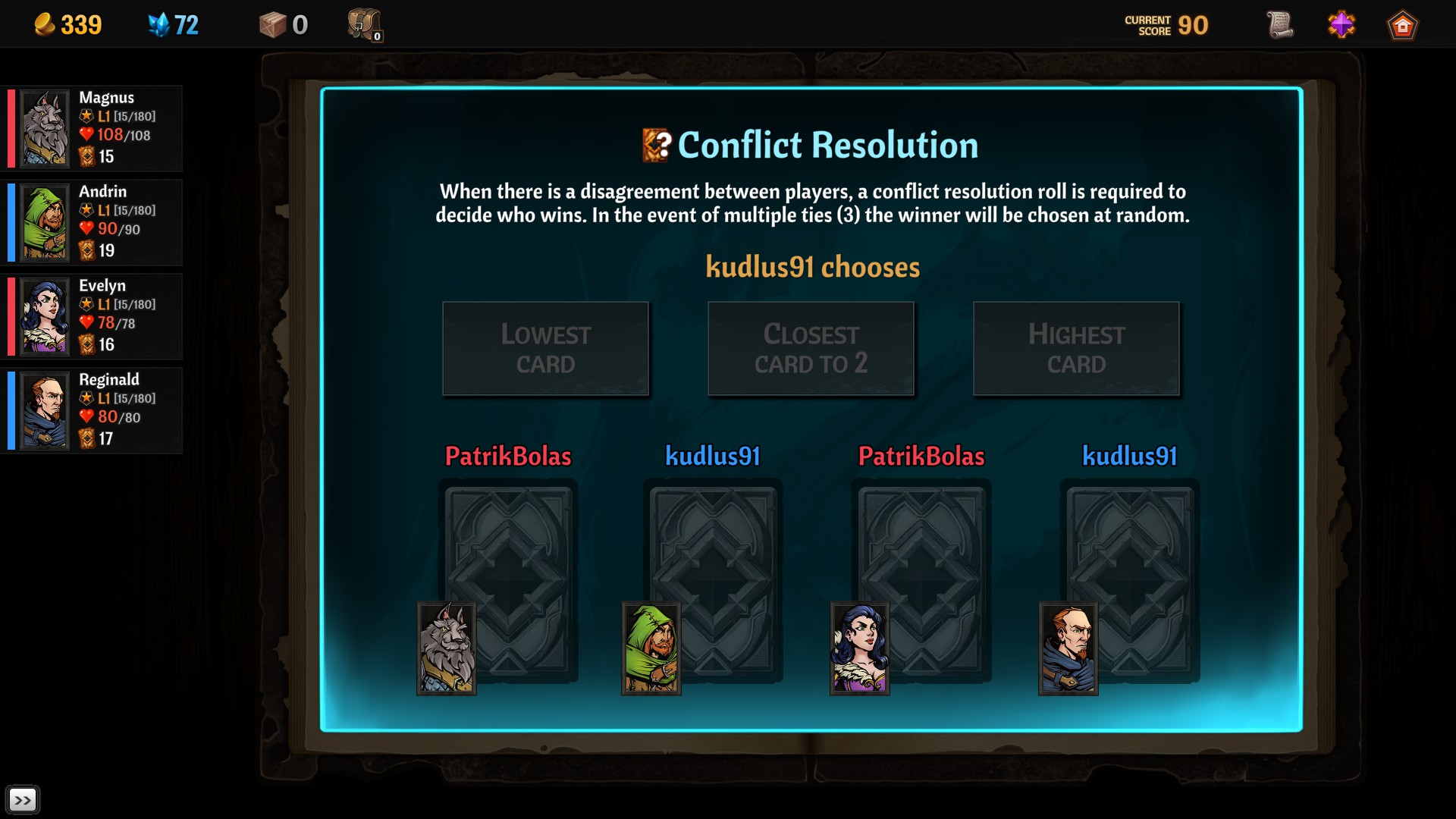
Task: Select Reginald in the party list
Action: tap(93, 409)
